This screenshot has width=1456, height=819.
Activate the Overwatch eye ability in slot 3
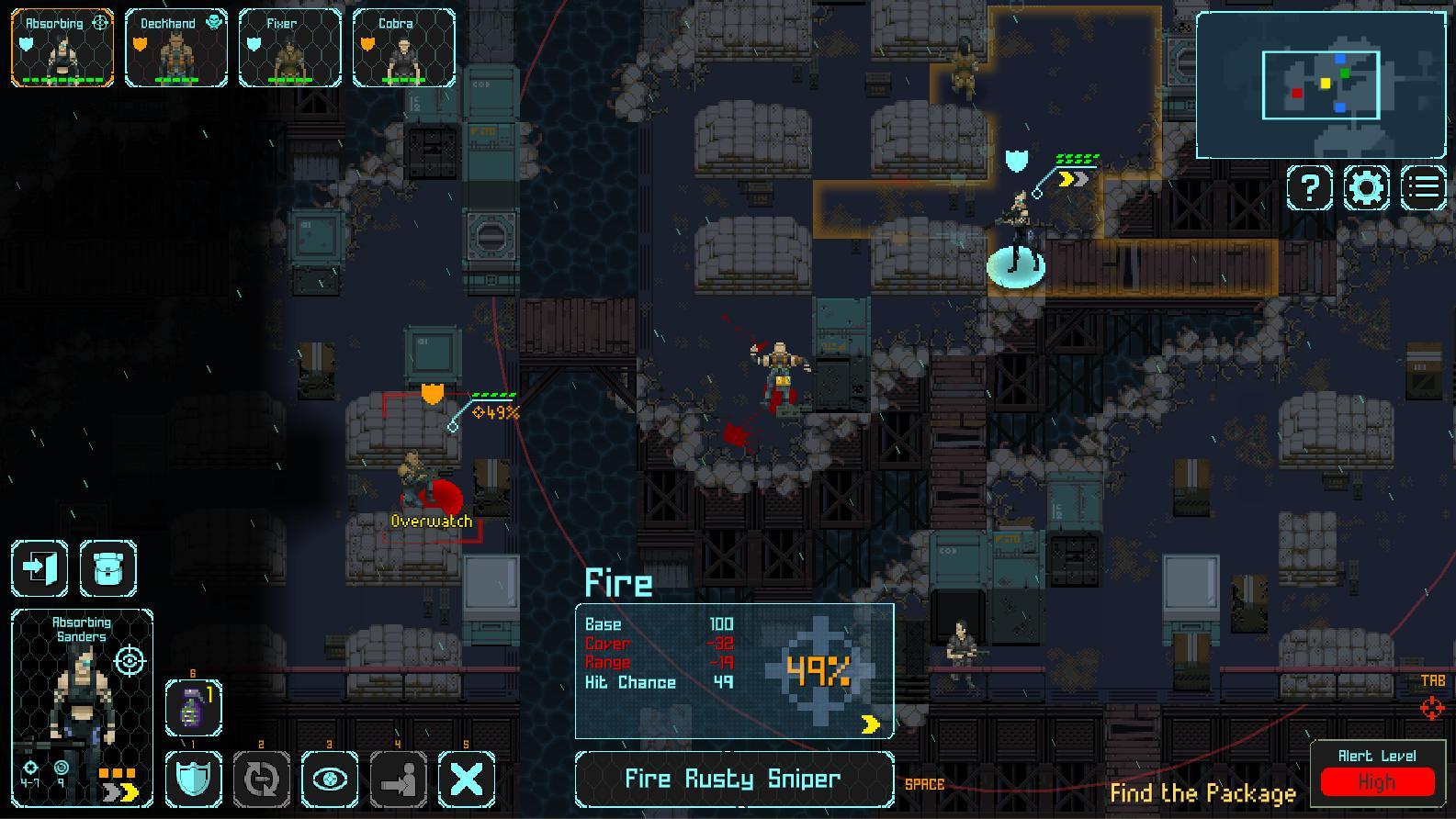[331, 780]
